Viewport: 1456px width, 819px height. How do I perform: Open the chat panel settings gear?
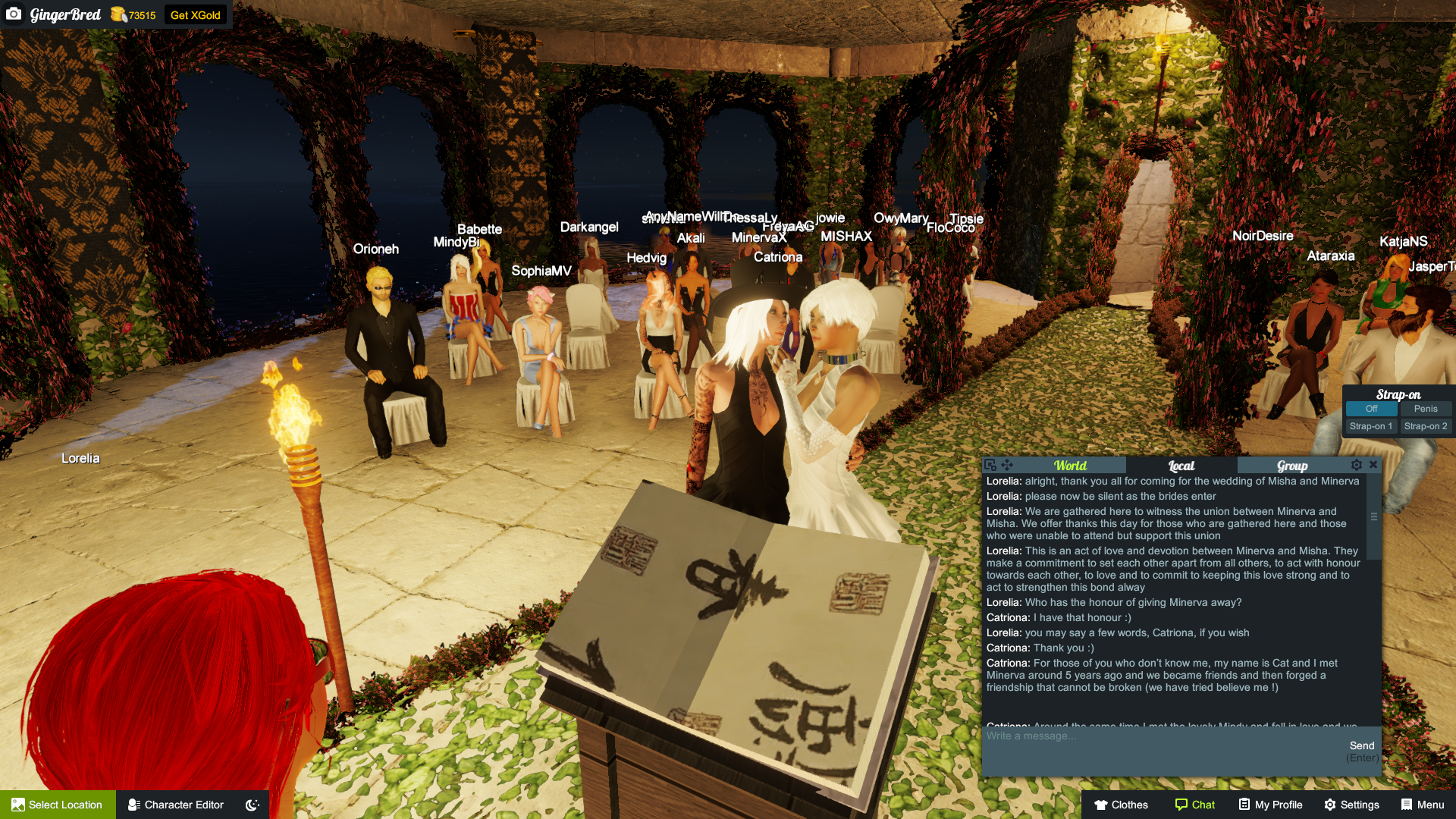coord(1357,465)
